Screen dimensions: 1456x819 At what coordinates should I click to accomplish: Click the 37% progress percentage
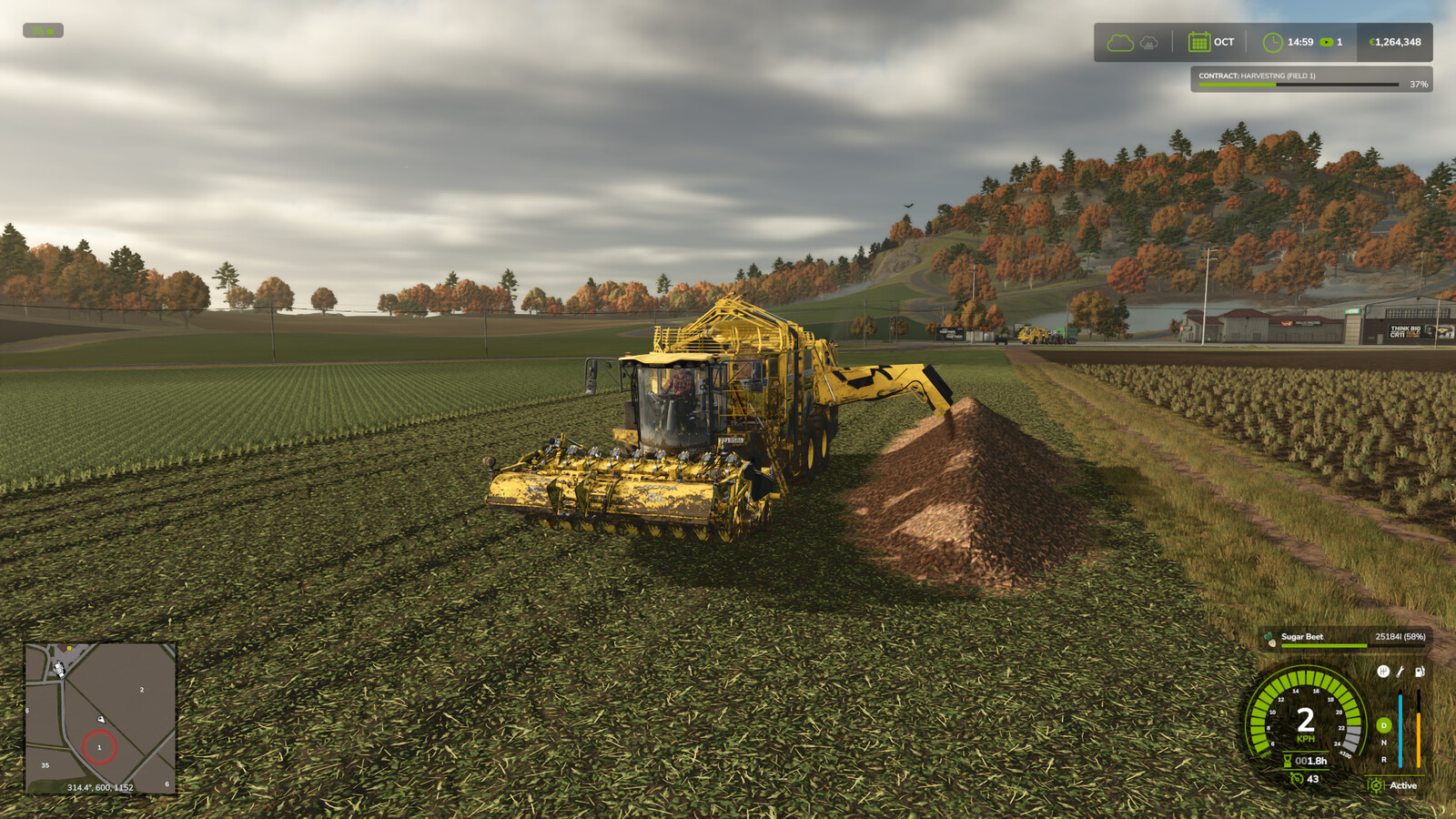(1420, 85)
